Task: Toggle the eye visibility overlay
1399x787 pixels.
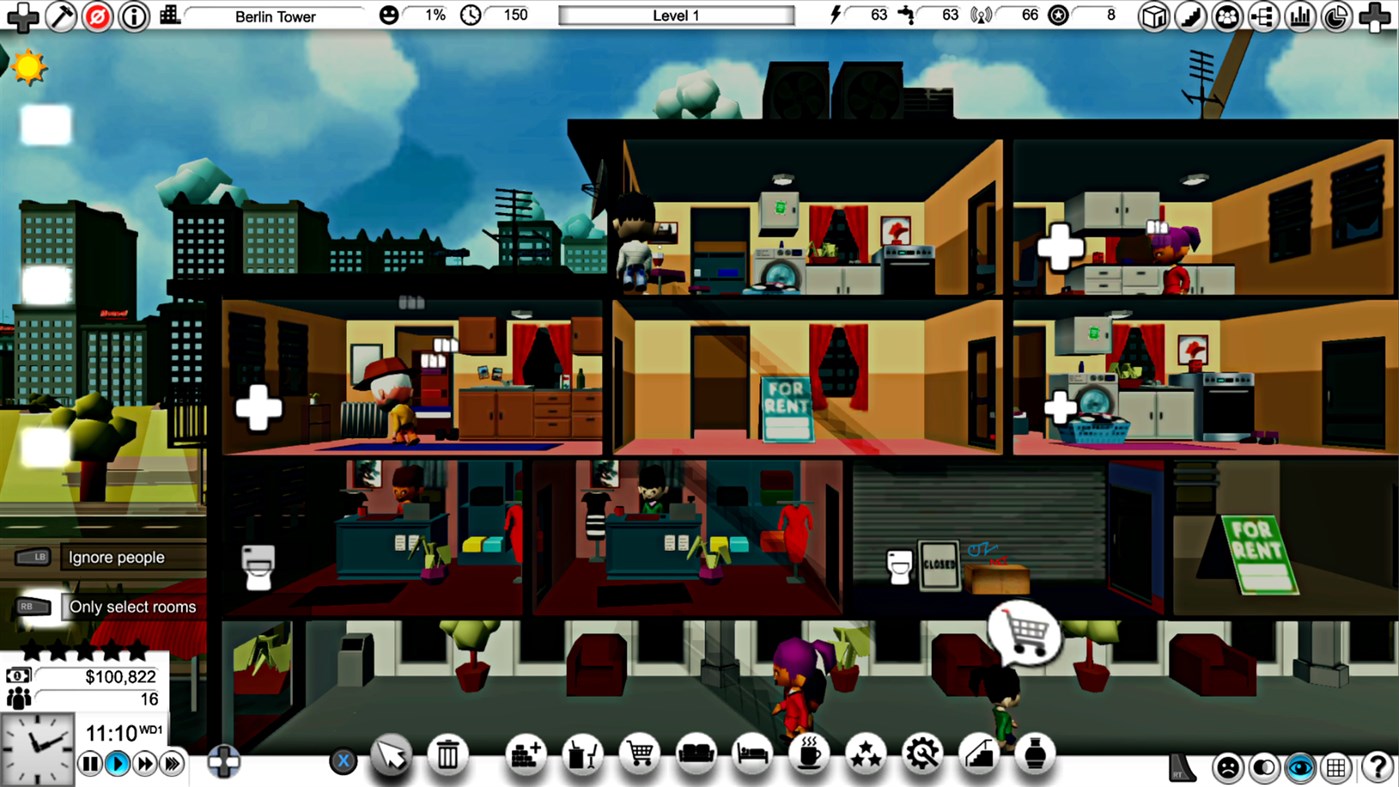Action: pos(1299,767)
